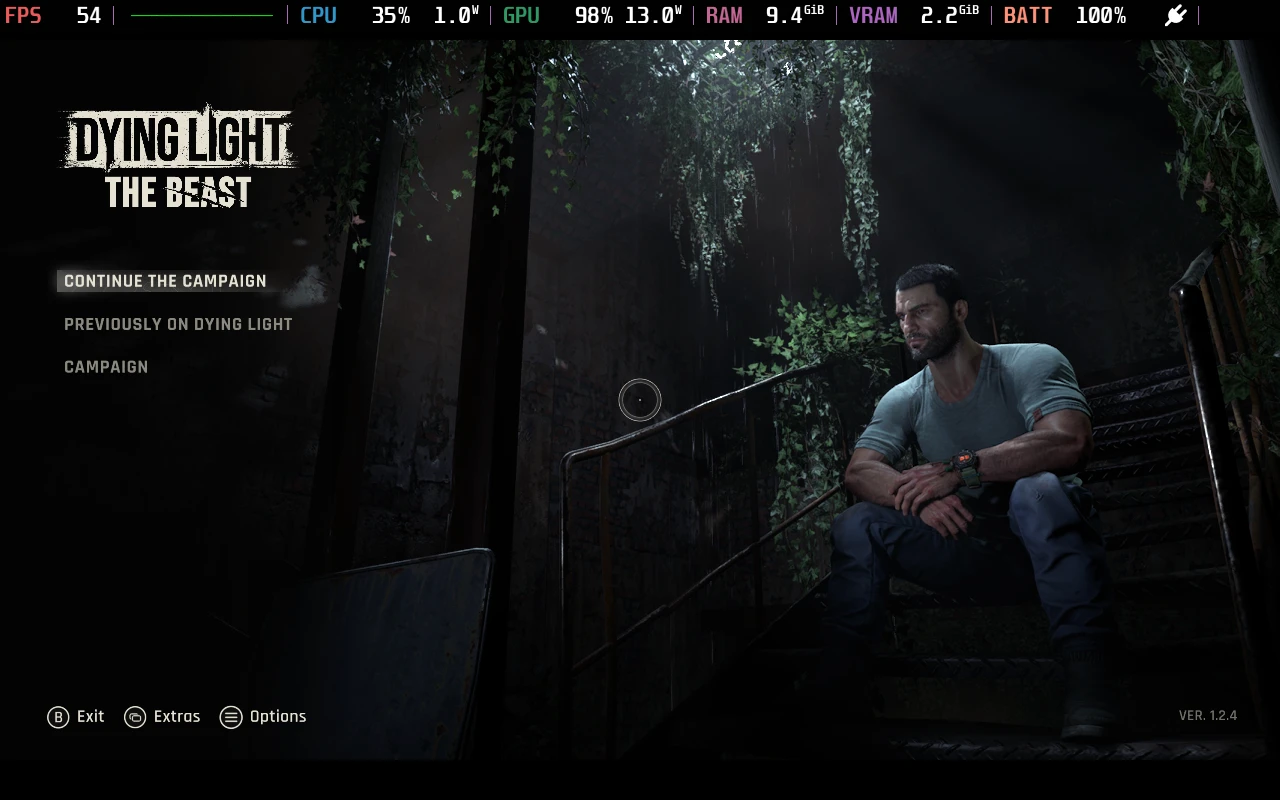1280x800 pixels.
Task: Click the hamburger lines icon beside Options
Action: tap(231, 717)
